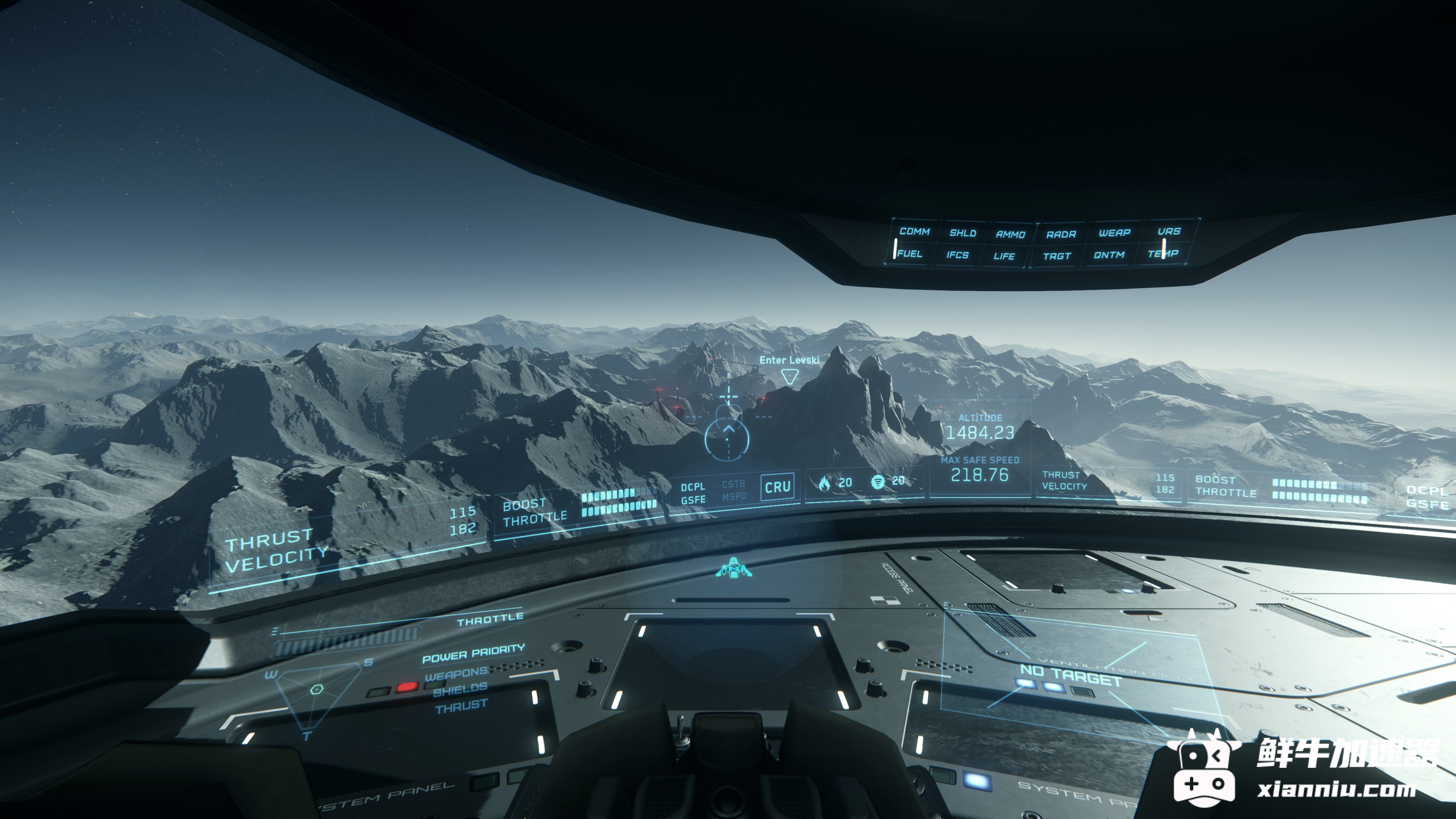Click the LIFE status indicator

point(1004,256)
